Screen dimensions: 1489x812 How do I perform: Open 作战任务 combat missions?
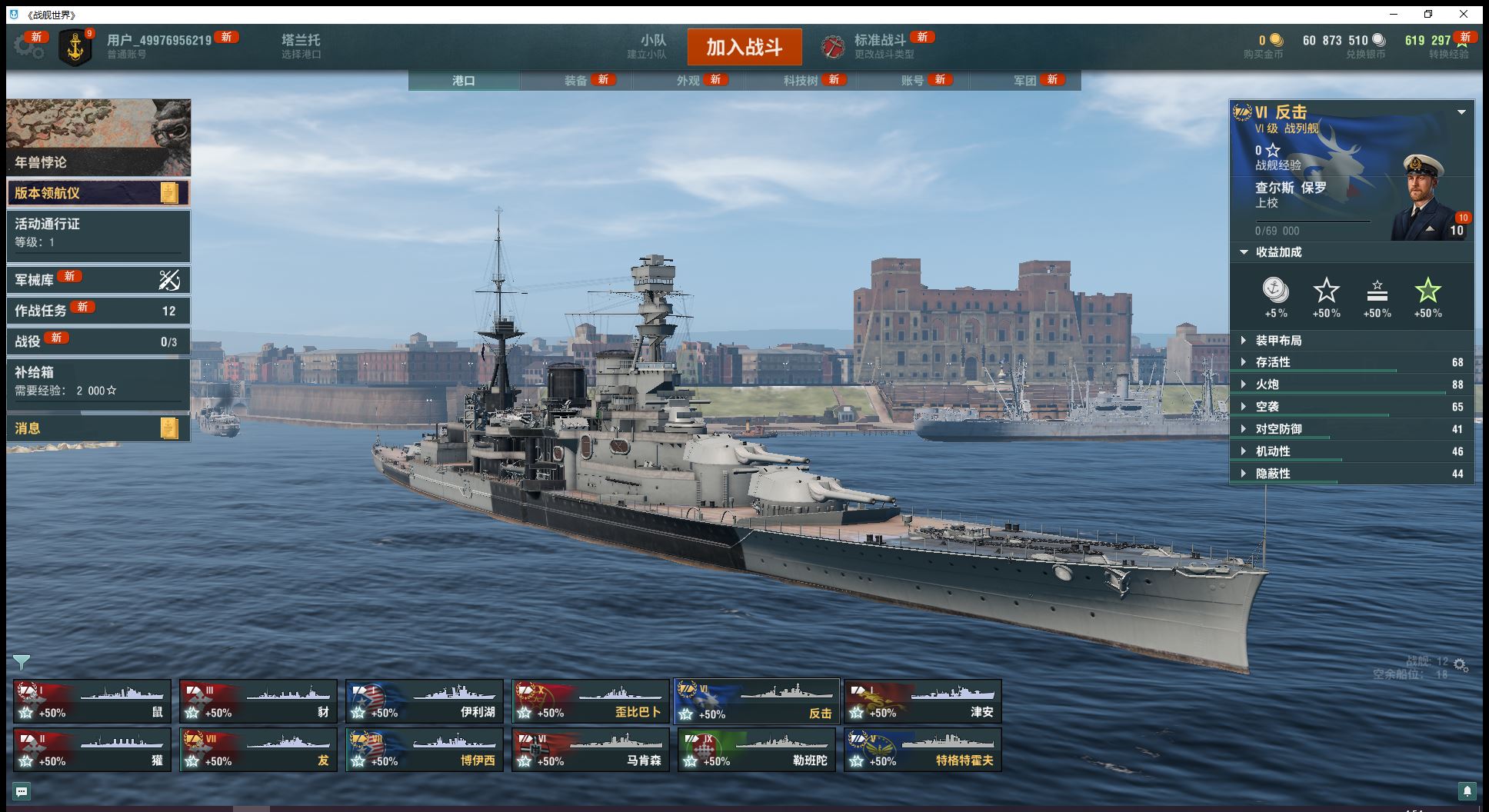click(x=98, y=311)
